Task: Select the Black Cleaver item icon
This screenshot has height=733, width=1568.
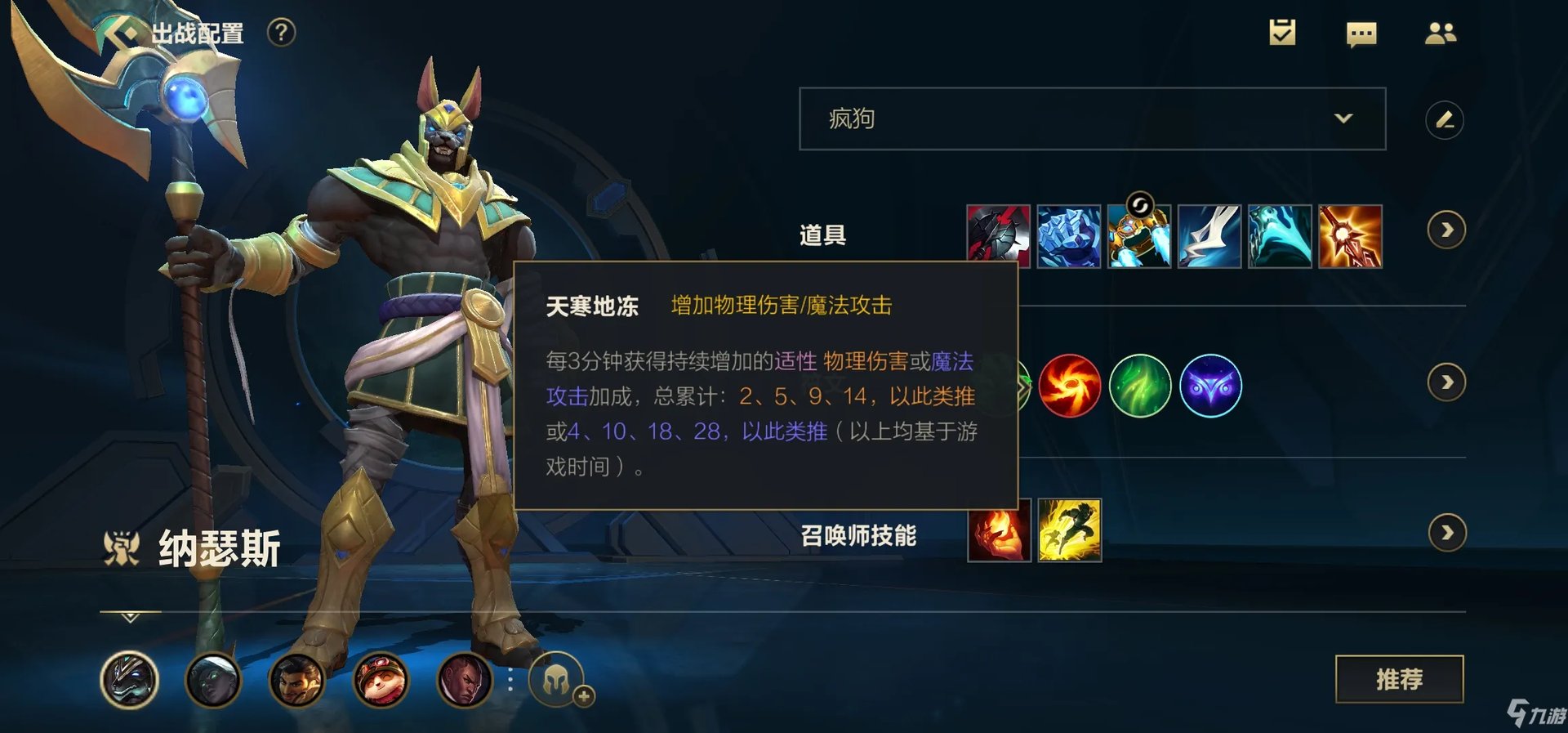Action: (1000, 235)
